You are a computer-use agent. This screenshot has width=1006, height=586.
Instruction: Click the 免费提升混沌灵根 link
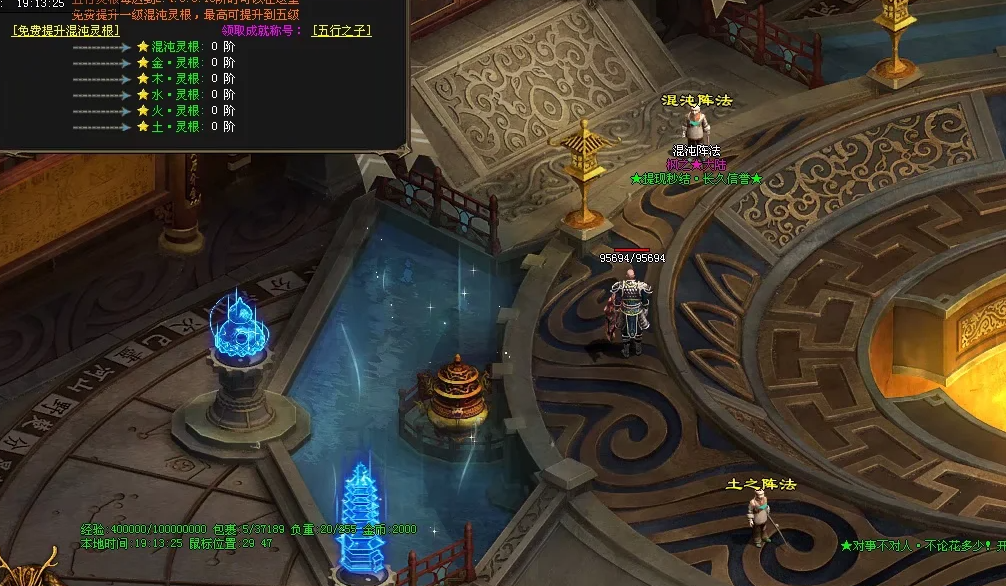65,31
